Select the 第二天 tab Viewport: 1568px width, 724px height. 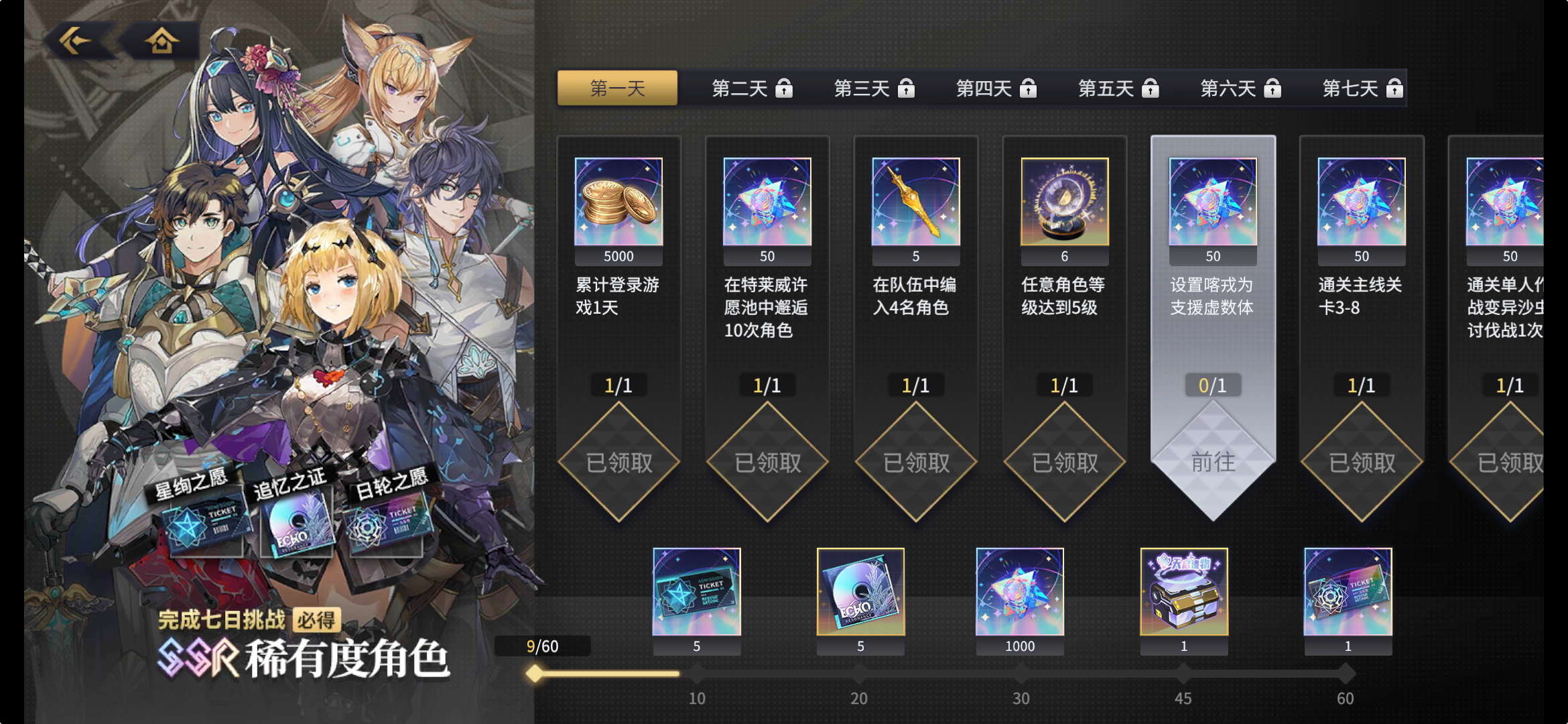(x=739, y=88)
